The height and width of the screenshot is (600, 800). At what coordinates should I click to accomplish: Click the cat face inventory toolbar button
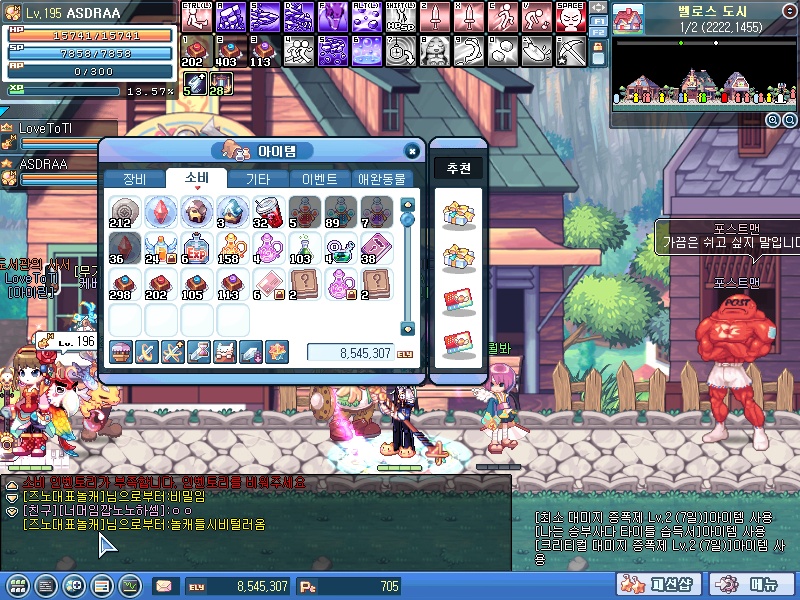pyautogui.click(x=224, y=352)
